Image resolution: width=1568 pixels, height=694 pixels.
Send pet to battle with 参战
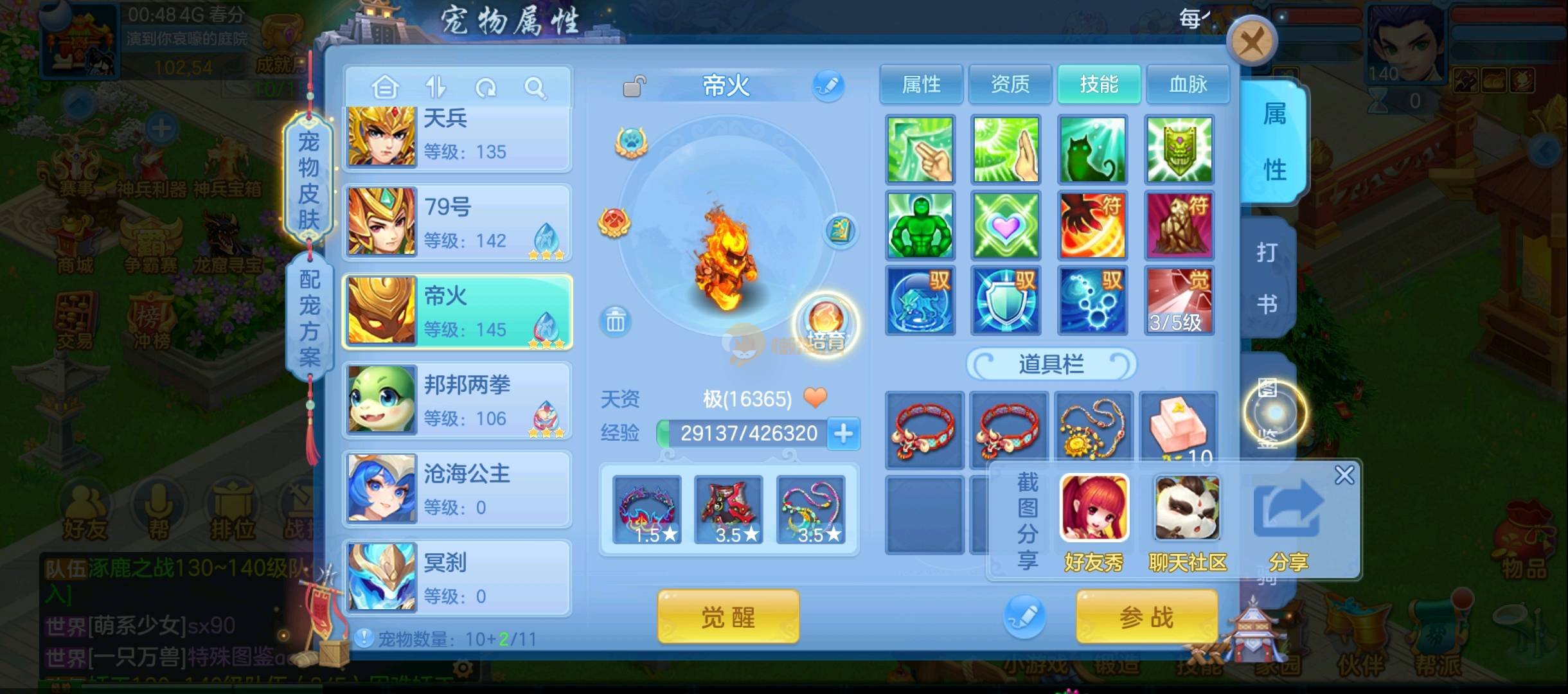[1146, 617]
